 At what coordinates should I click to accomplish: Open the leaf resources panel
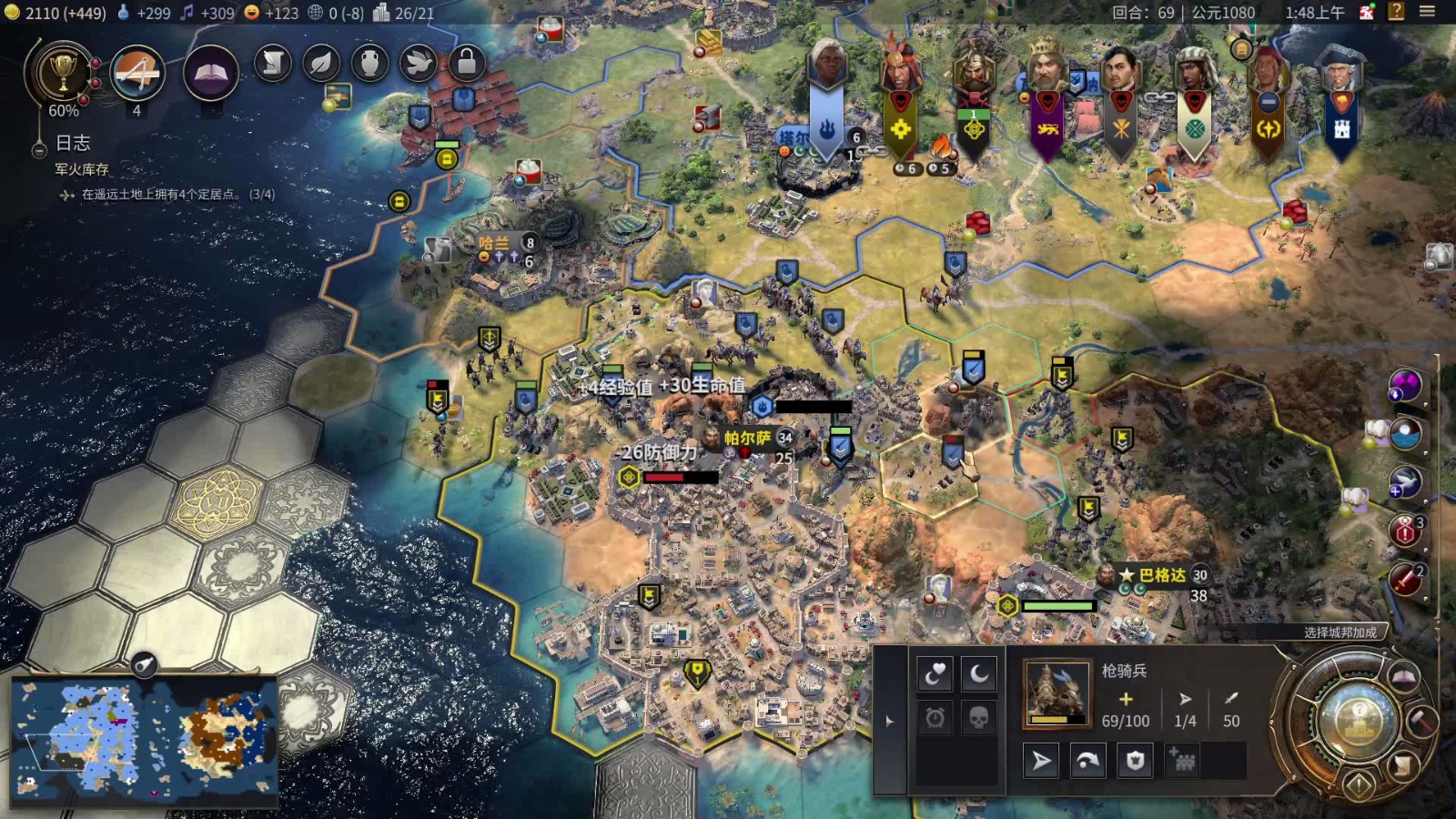coord(321,63)
